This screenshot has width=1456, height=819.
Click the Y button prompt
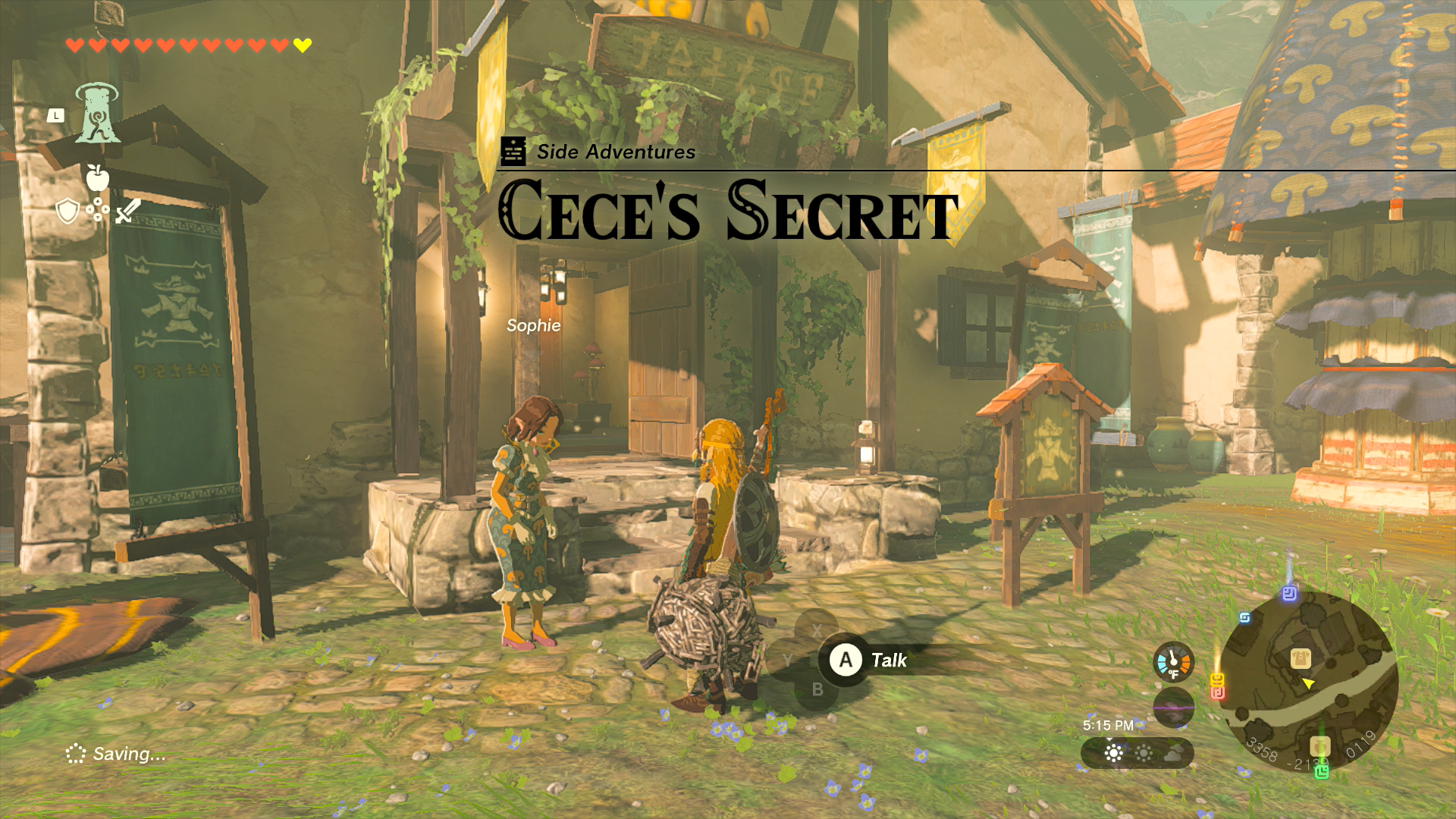789,657
